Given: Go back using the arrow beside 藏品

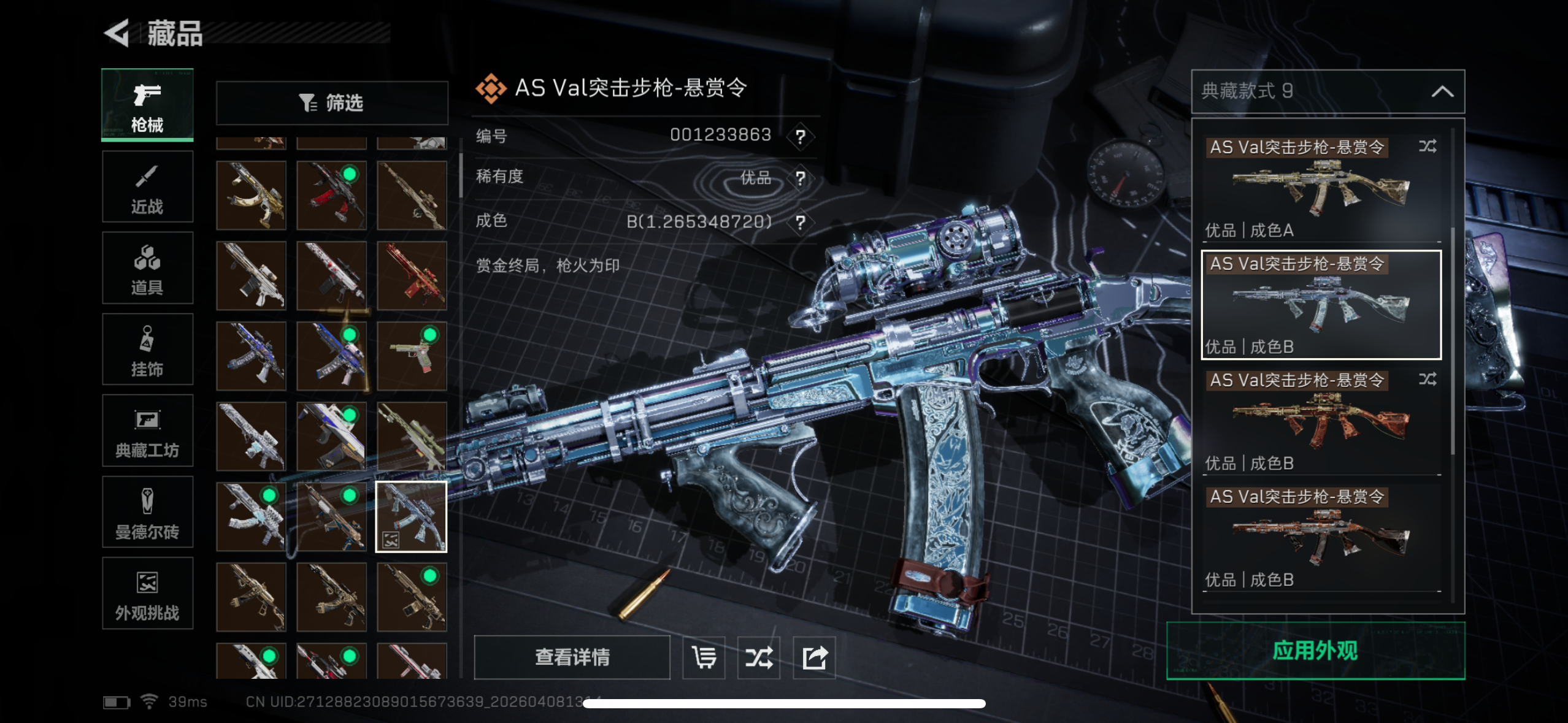Looking at the screenshot, I should (x=117, y=33).
